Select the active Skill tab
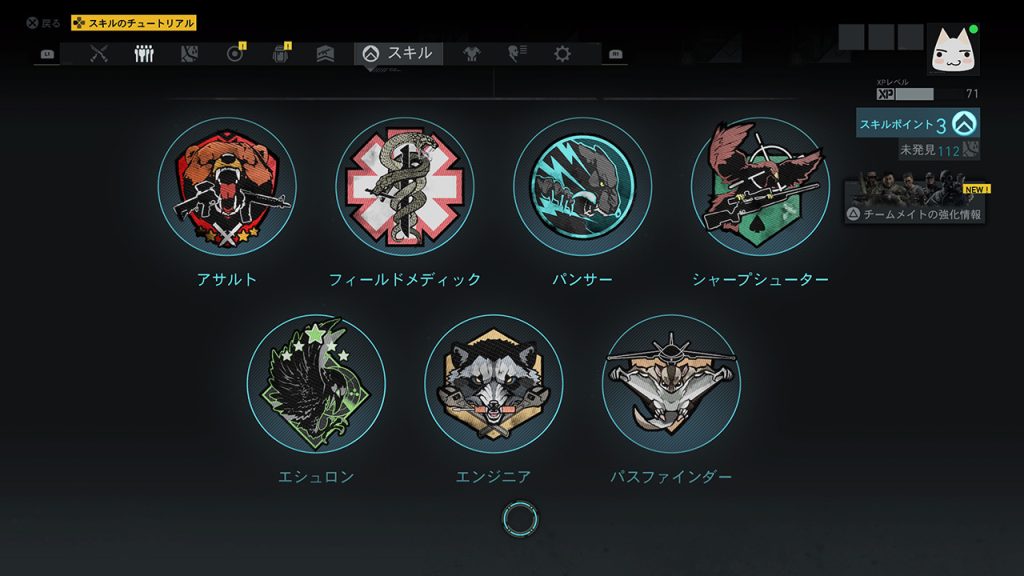Viewport: 1024px width, 576px height. [398, 54]
